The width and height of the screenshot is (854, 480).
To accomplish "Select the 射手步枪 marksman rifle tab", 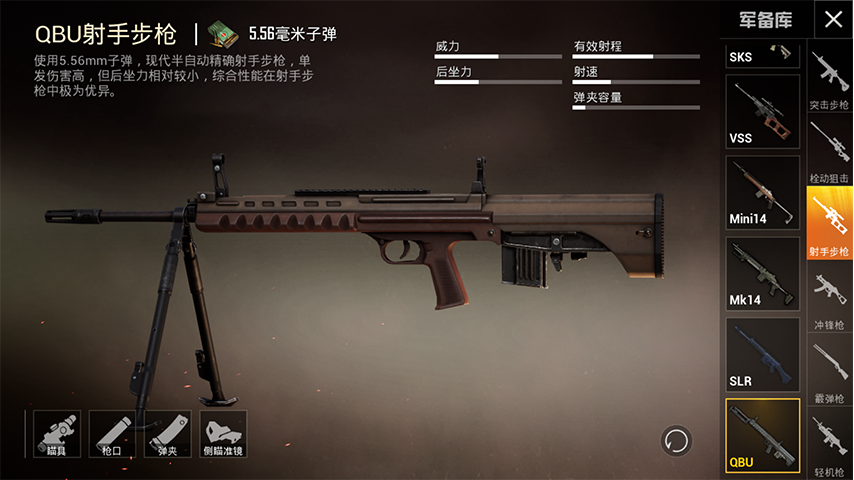I will (830, 224).
